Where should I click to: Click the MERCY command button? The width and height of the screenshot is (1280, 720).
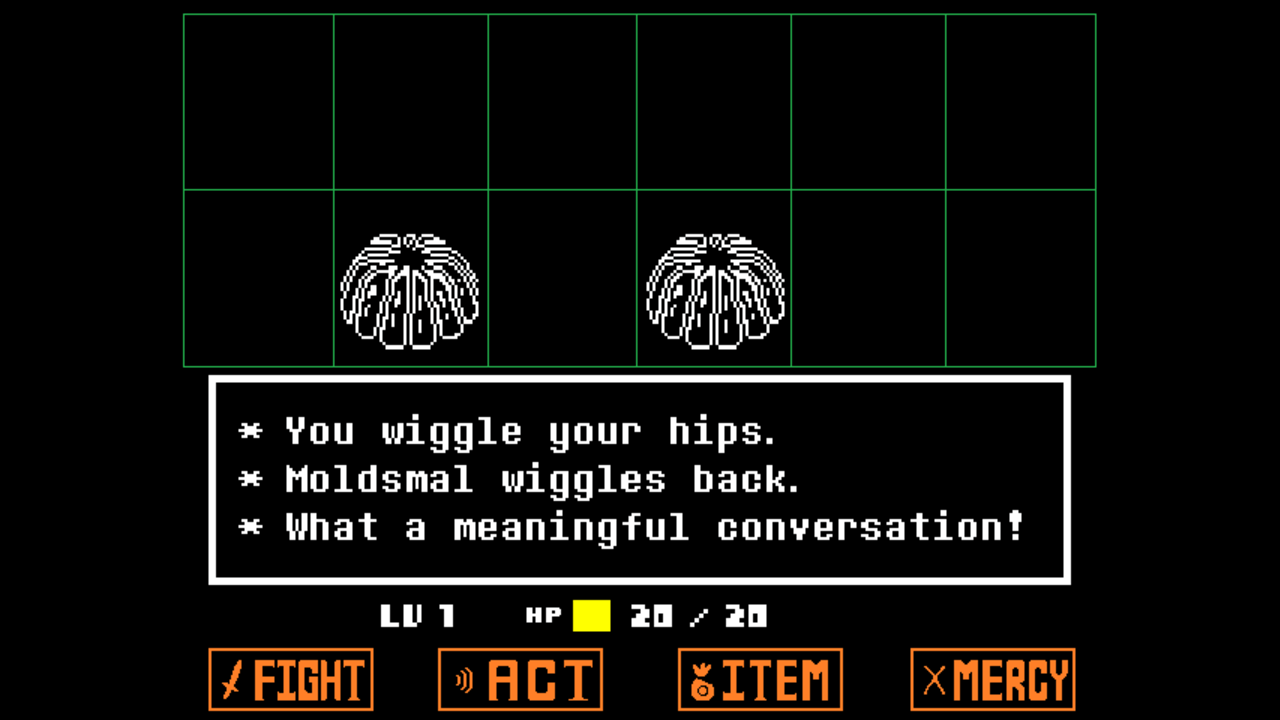992,680
